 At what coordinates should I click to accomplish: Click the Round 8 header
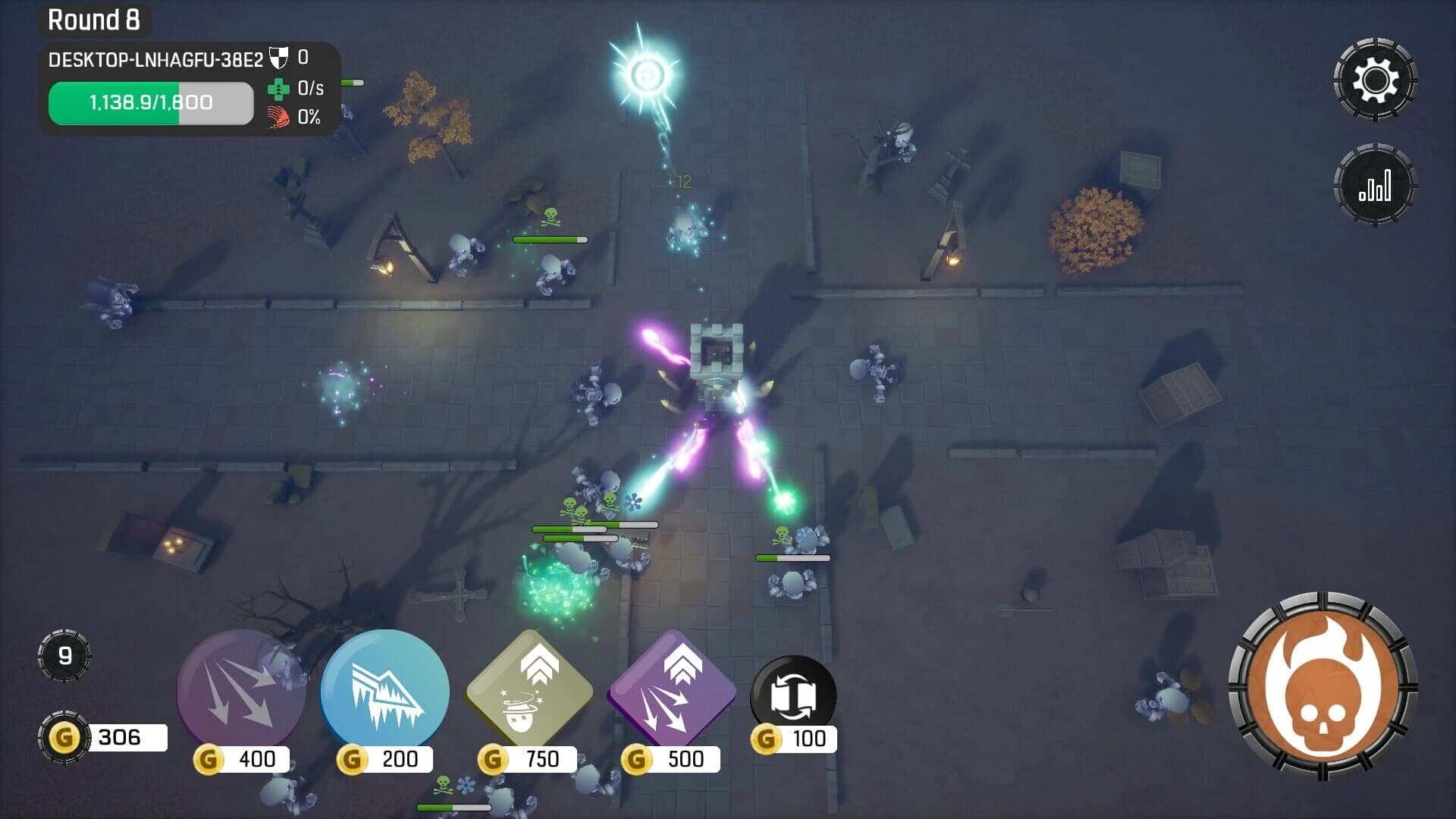96,20
